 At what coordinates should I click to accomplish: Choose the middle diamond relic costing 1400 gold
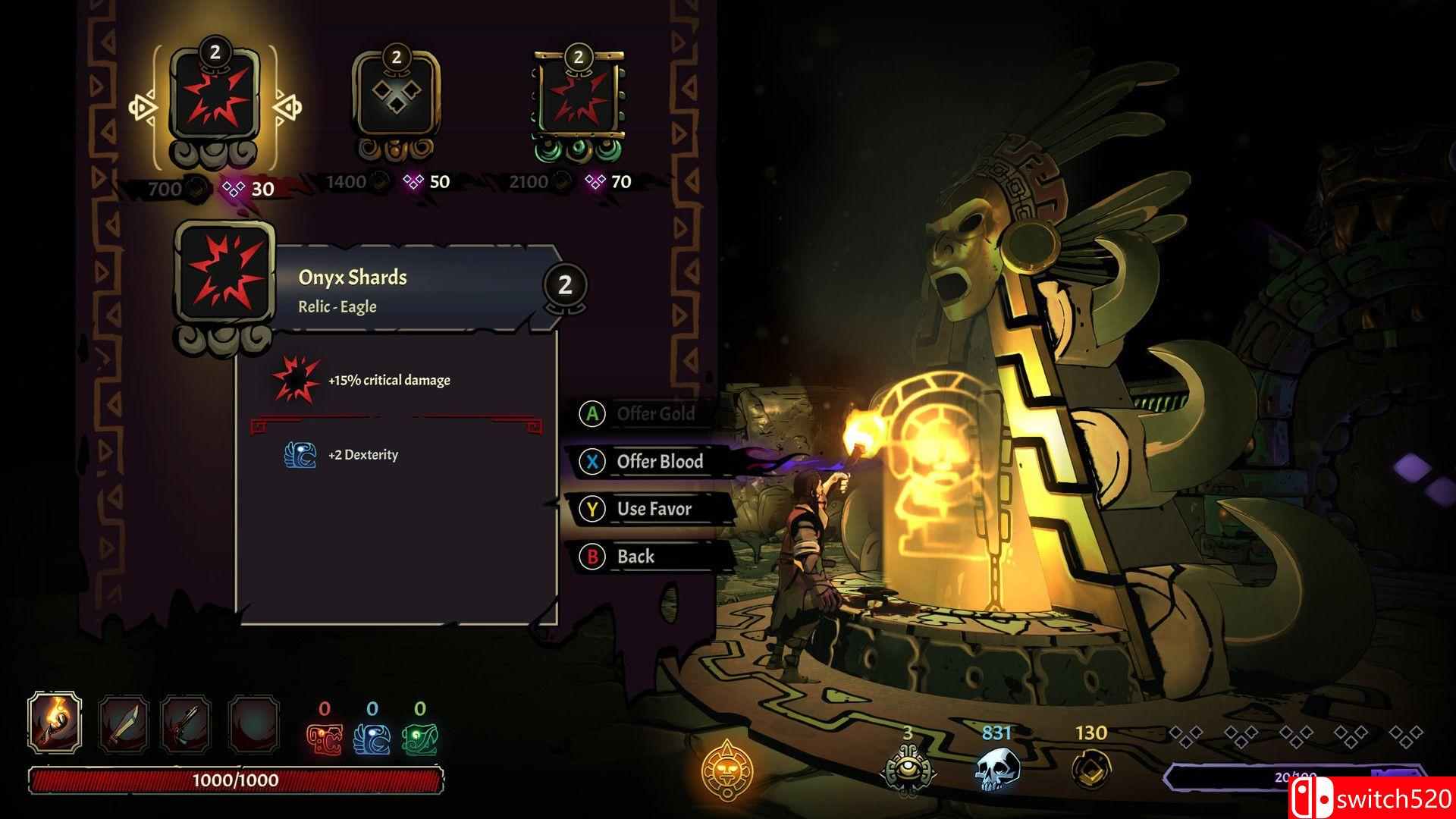(396, 102)
